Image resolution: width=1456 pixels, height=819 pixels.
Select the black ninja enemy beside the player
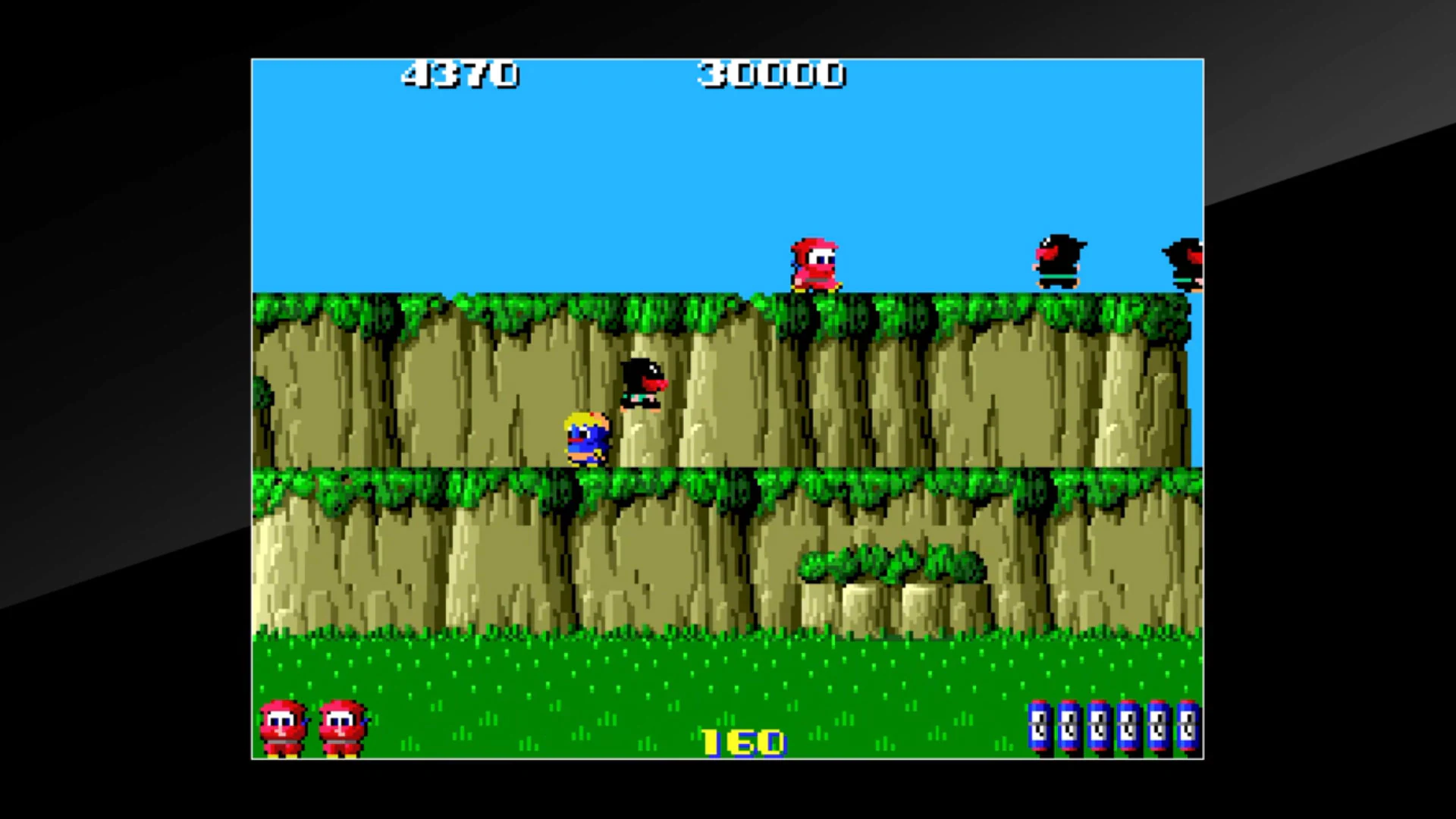[641, 383]
